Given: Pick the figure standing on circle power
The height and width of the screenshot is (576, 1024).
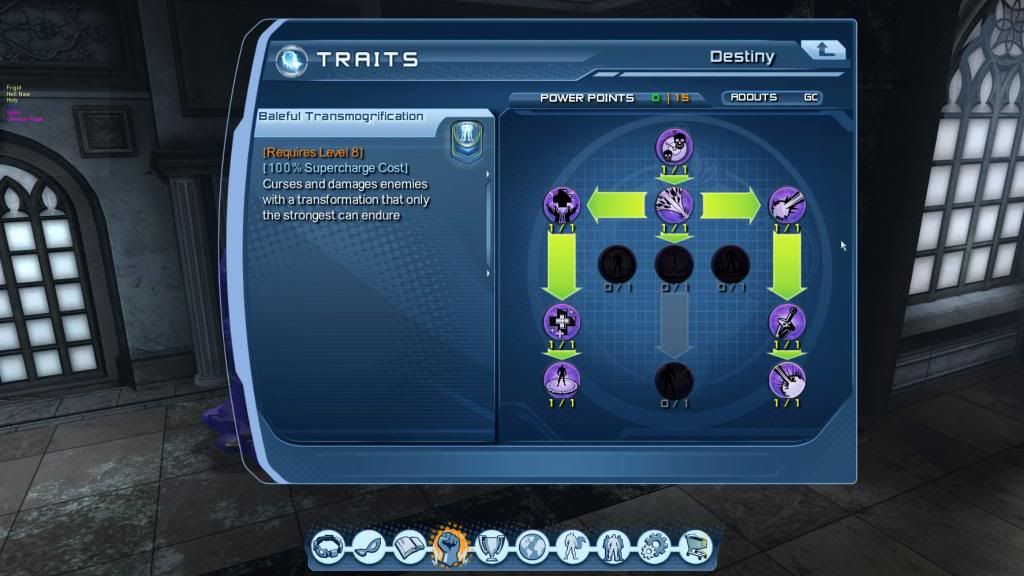Looking at the screenshot, I should [x=562, y=379].
